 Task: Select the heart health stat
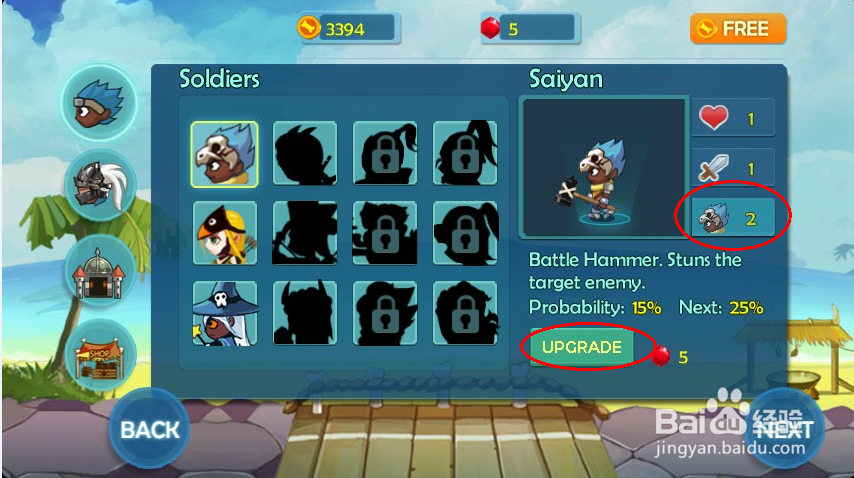731,119
